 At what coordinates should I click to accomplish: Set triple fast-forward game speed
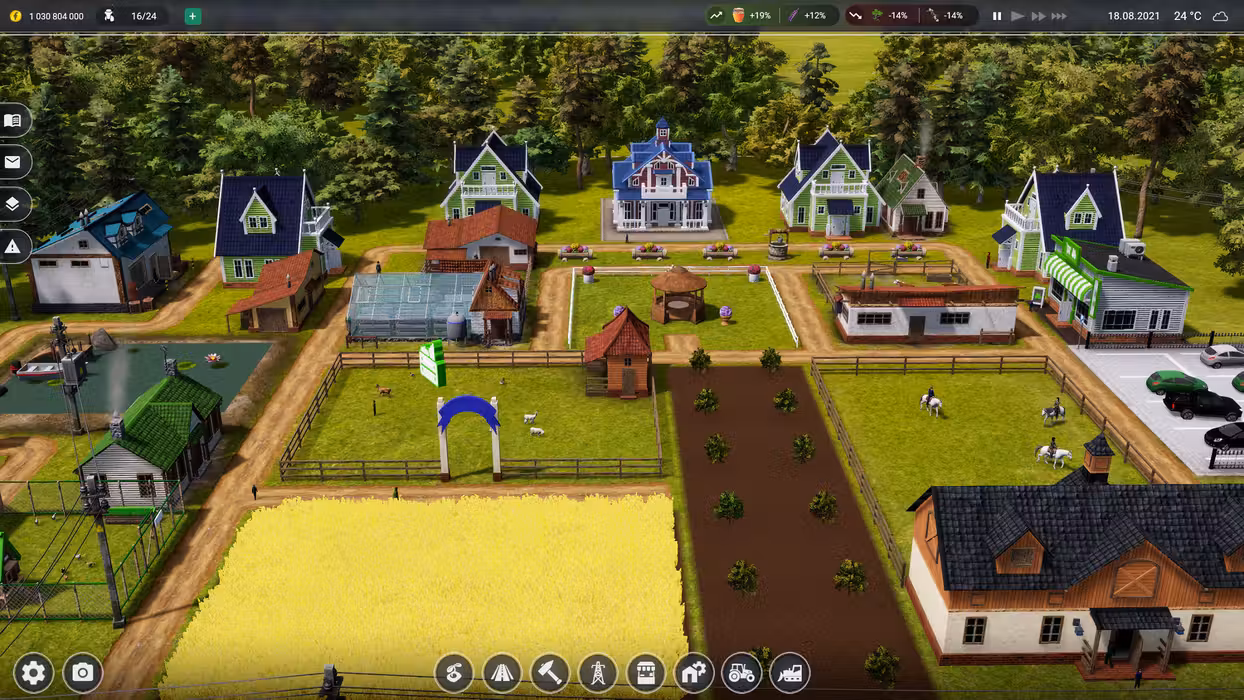pos(1059,16)
